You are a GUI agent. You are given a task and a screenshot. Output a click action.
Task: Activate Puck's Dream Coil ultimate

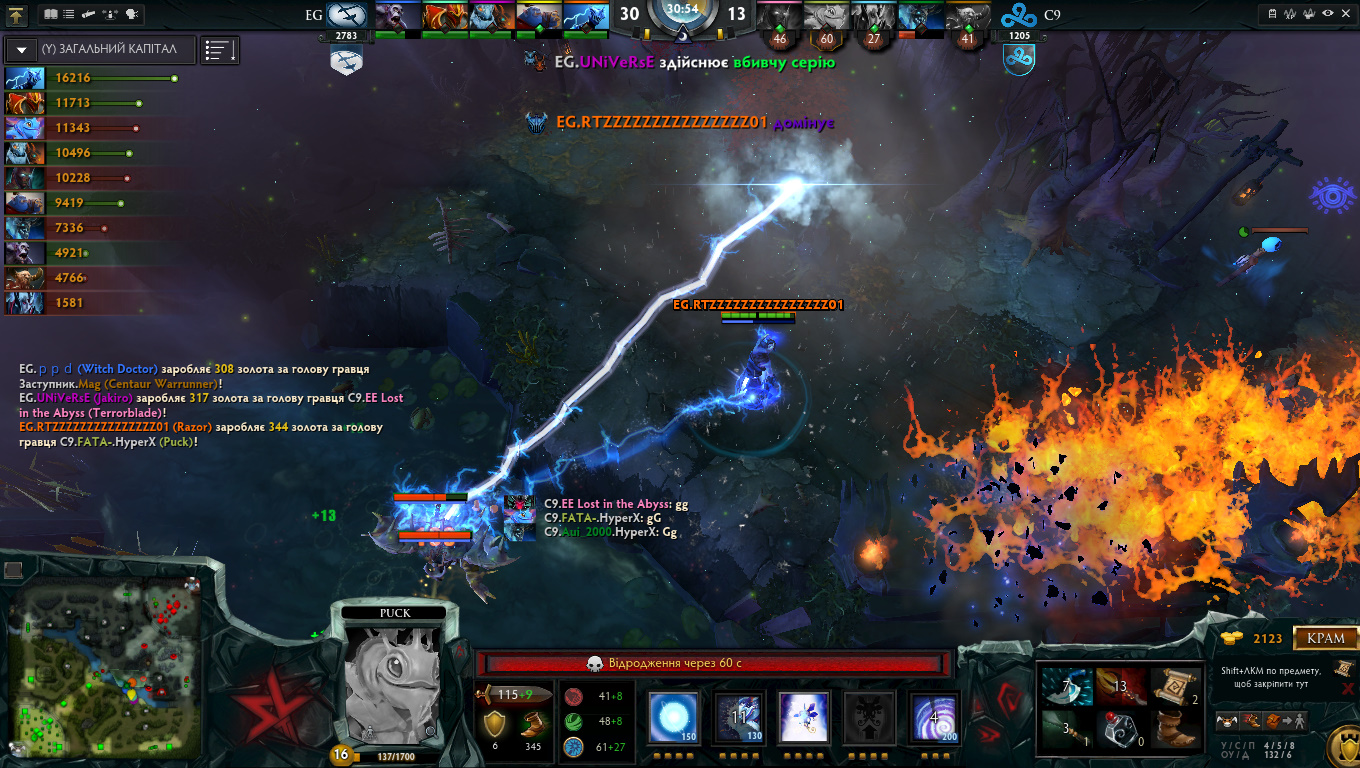point(936,717)
